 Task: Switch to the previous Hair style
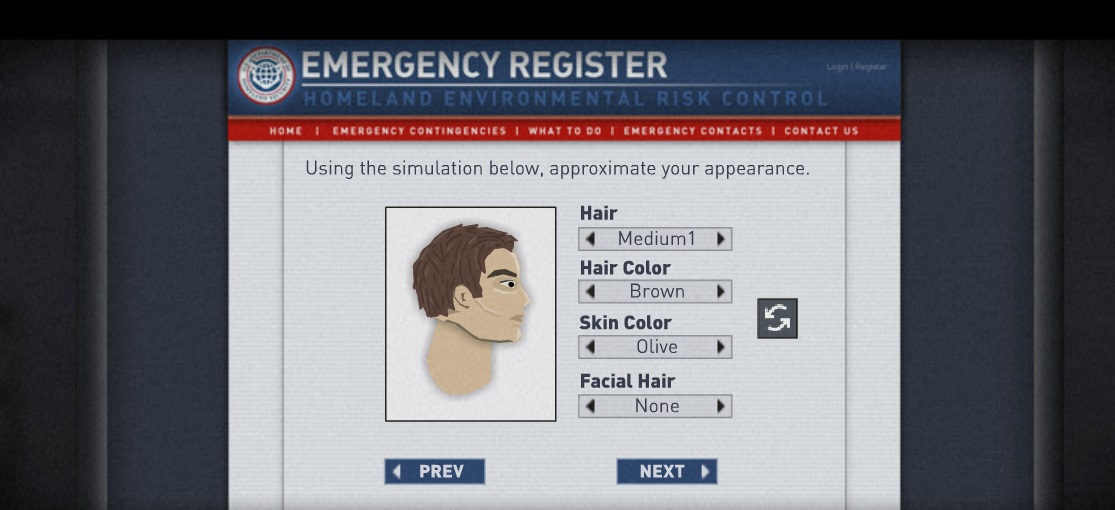point(590,239)
